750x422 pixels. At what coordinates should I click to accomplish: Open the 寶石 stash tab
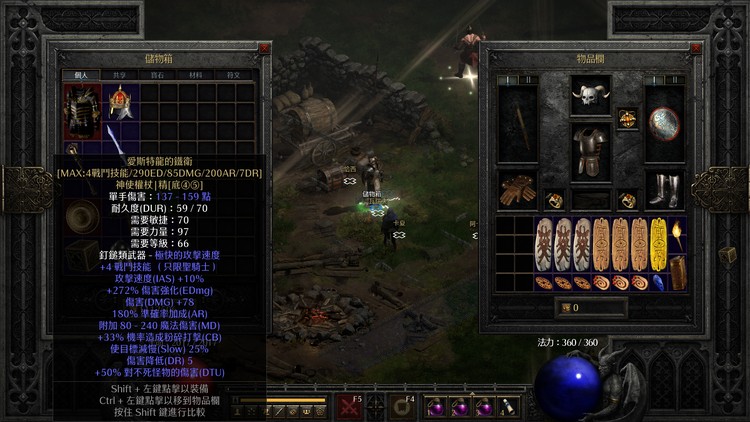(156, 75)
